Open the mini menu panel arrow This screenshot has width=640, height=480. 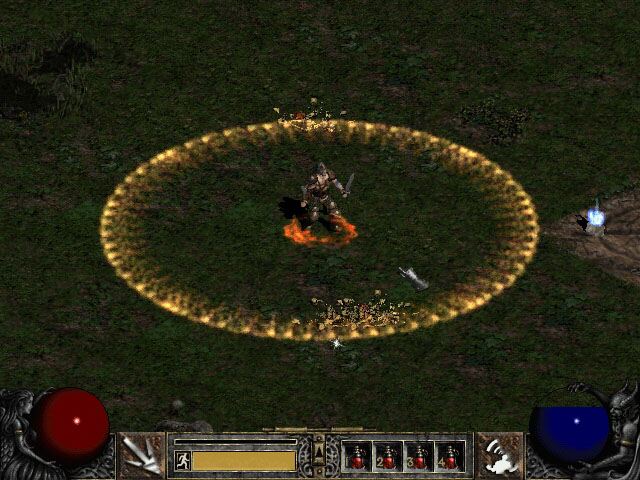pos(319,456)
